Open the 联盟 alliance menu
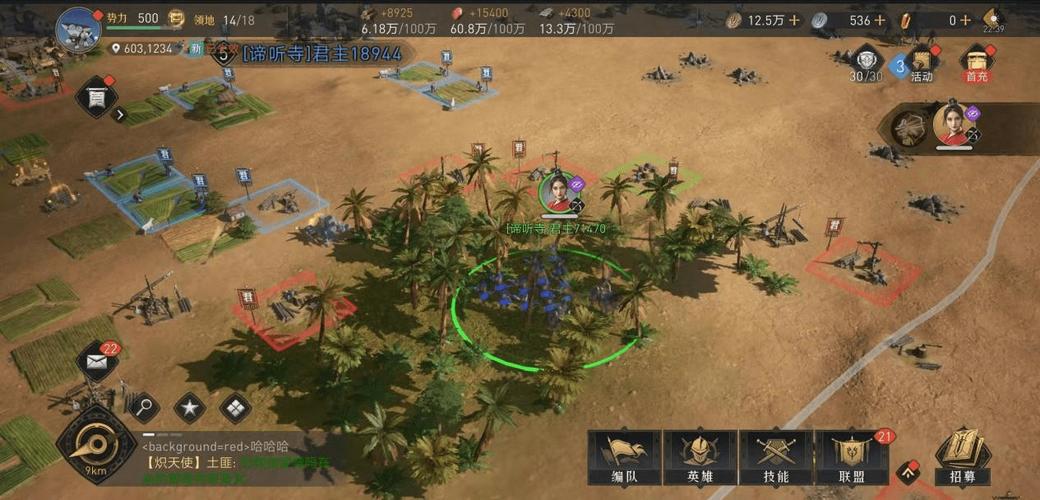Screen dimensions: 1040x500 (851, 460)
